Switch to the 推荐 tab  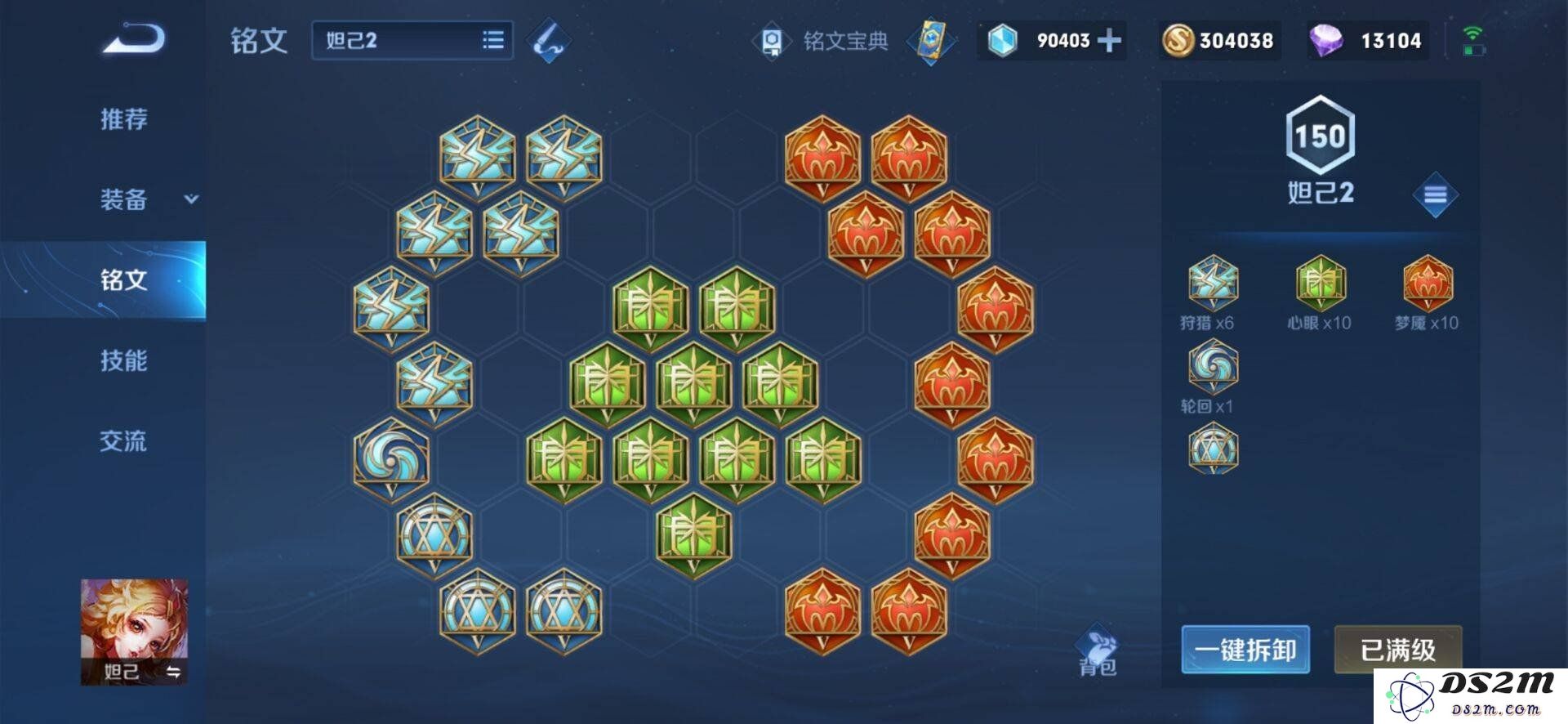[124, 119]
